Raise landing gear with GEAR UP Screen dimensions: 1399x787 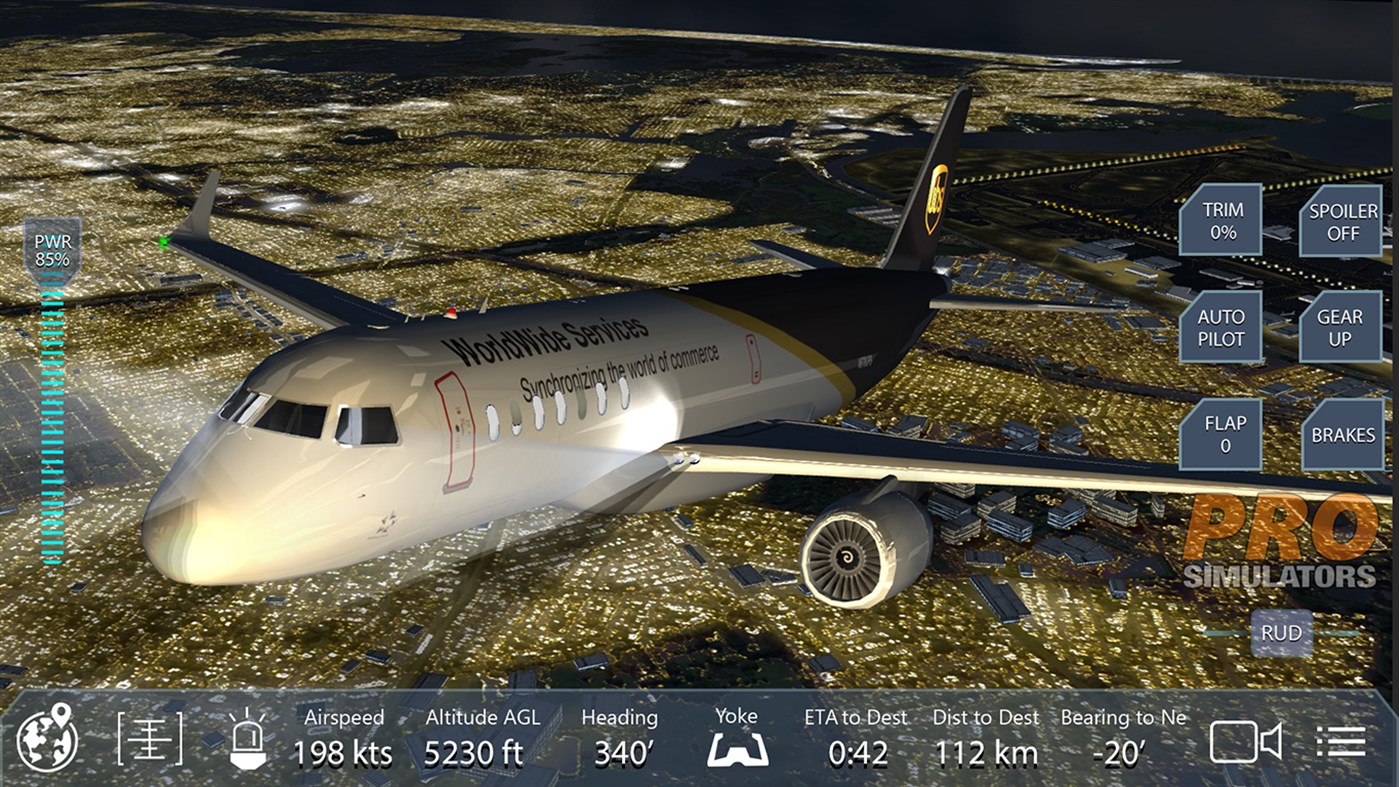tap(1341, 328)
